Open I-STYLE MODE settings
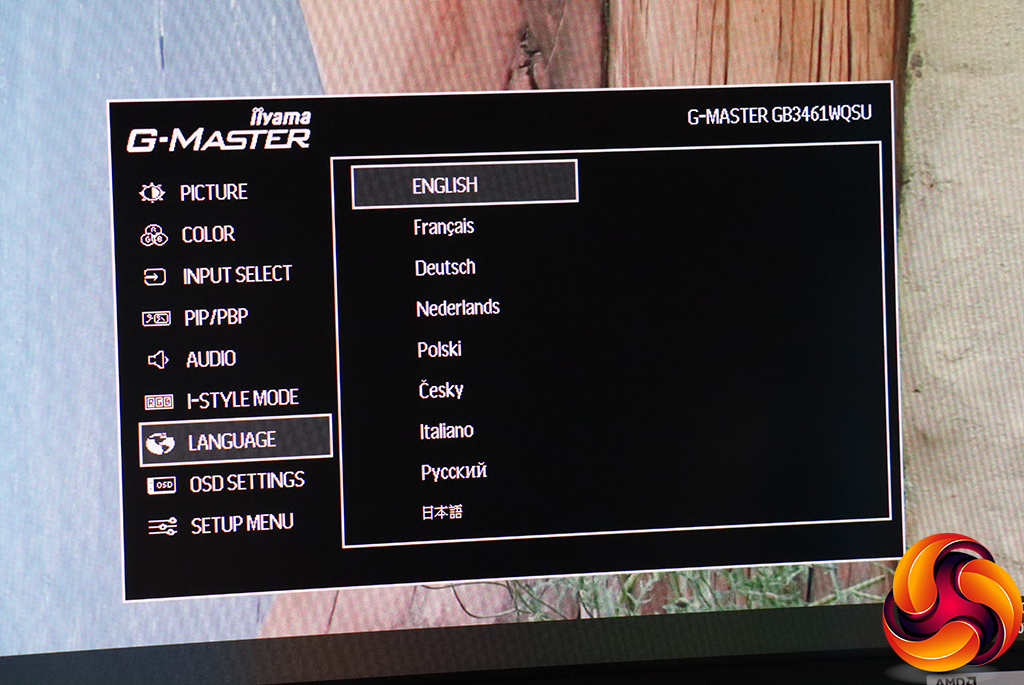1024x685 pixels. (x=243, y=399)
